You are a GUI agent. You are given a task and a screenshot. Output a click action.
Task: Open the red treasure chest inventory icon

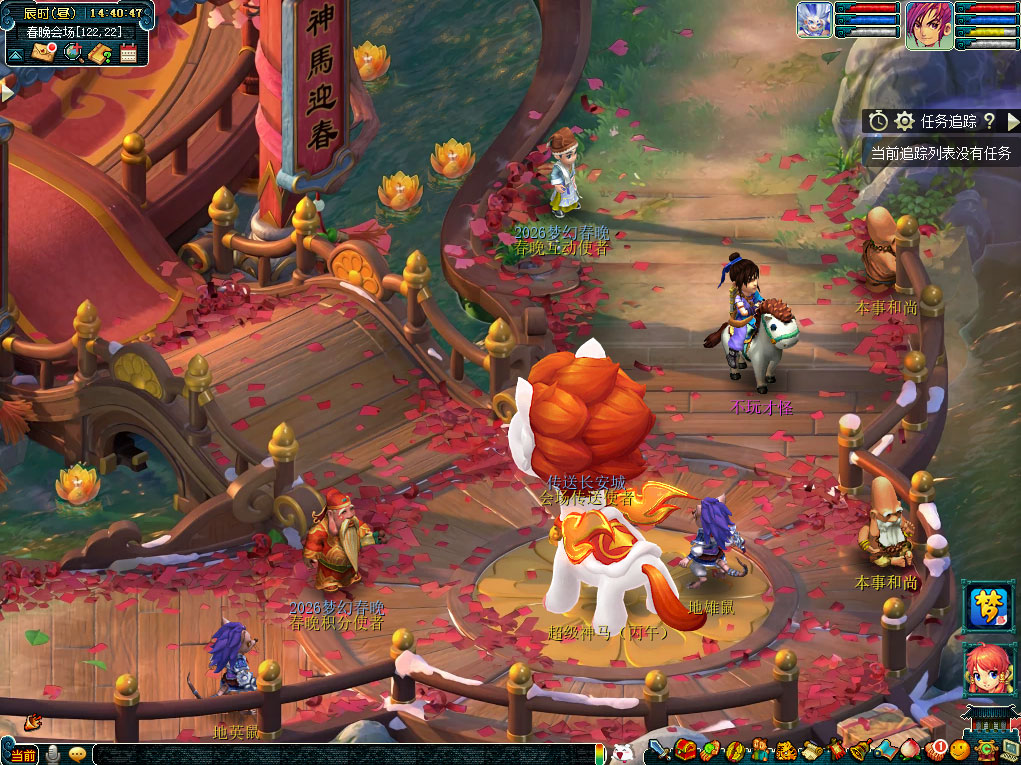(685, 750)
